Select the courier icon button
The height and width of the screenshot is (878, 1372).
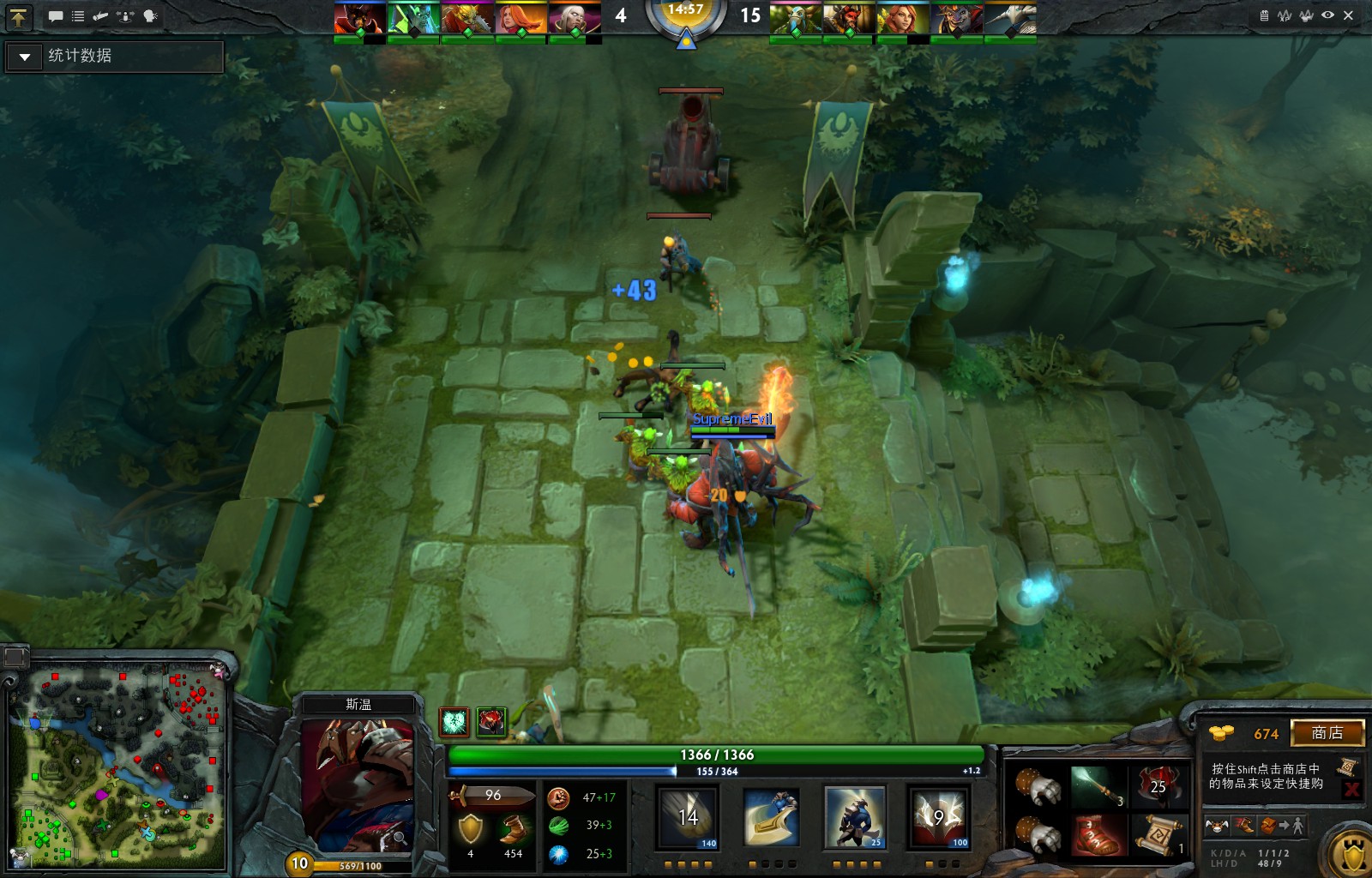coord(1216,826)
